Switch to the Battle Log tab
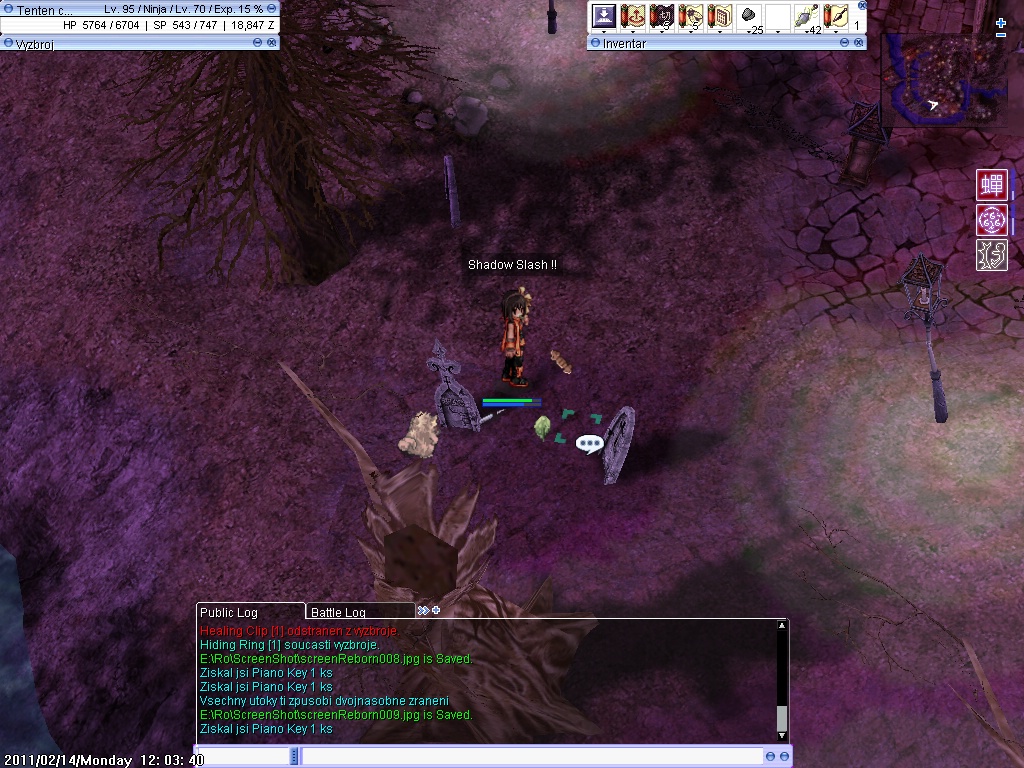1024x768 pixels. pos(338,612)
